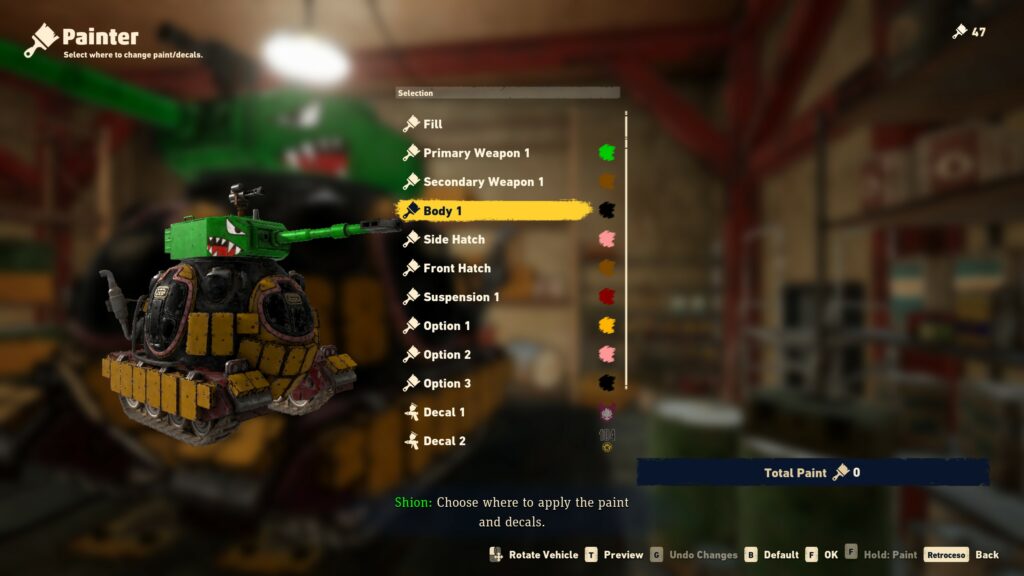Select Secondary Weapon 1 entry

tap(483, 182)
